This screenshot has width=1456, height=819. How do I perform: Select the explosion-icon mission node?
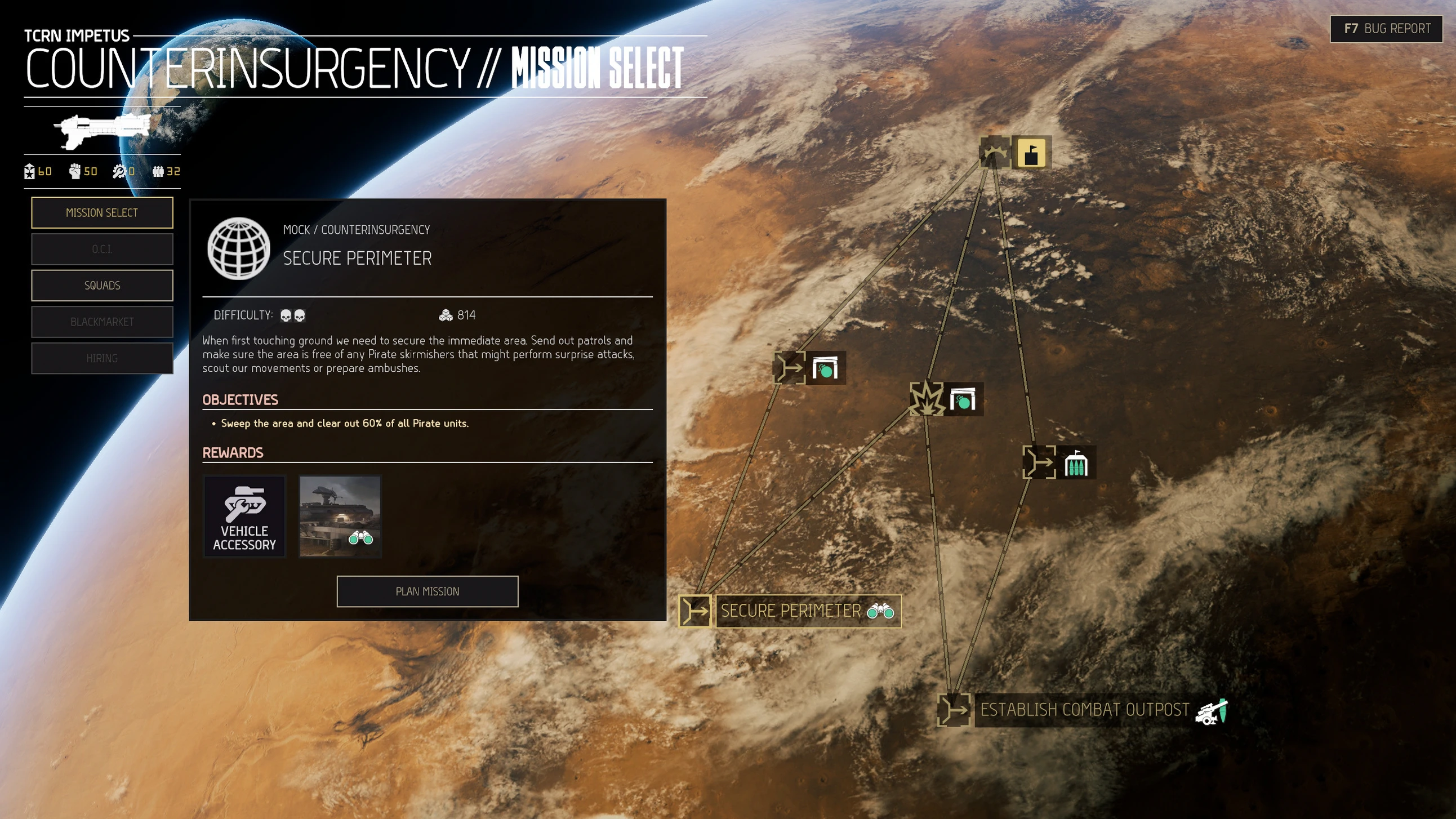[x=927, y=399]
